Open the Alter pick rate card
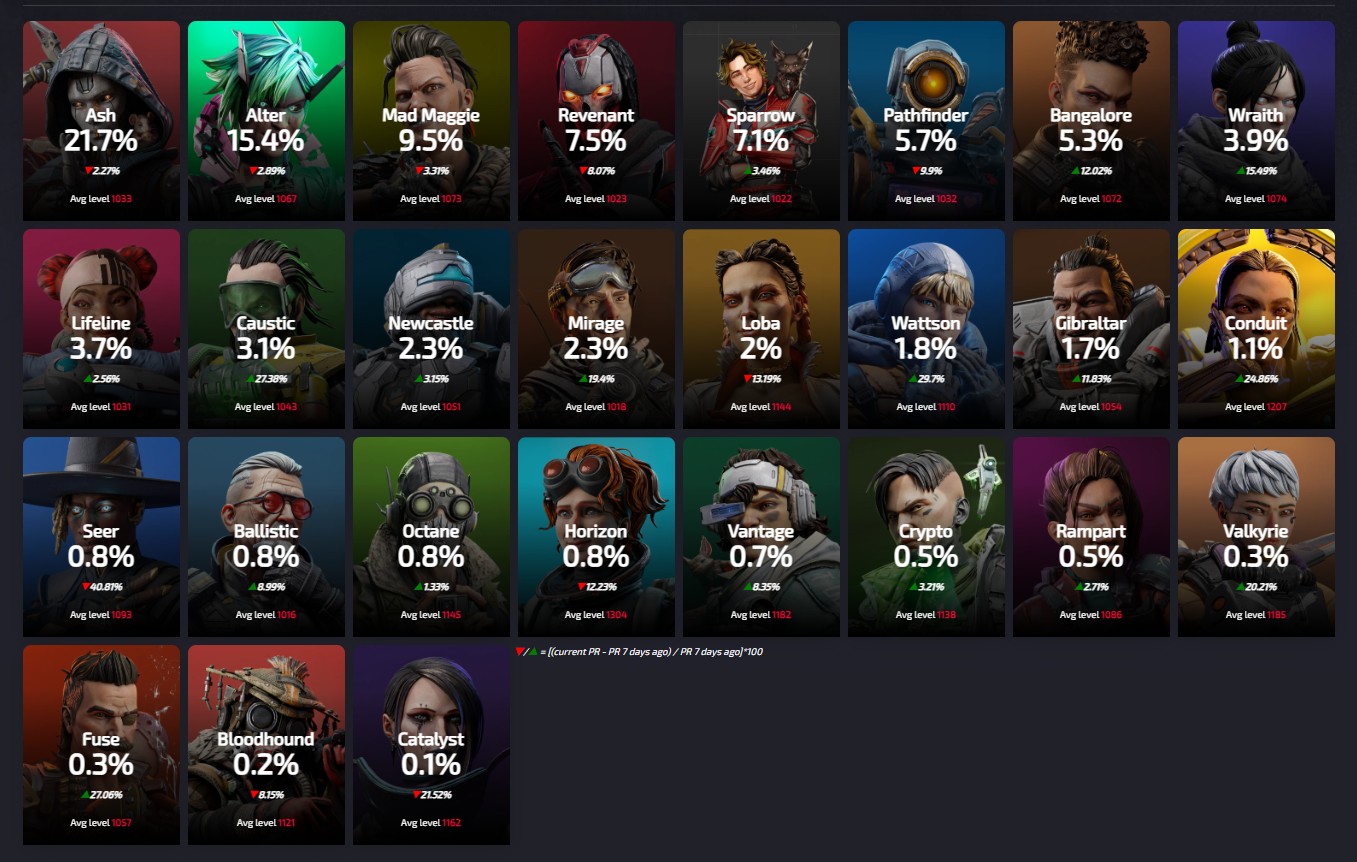 click(x=266, y=121)
